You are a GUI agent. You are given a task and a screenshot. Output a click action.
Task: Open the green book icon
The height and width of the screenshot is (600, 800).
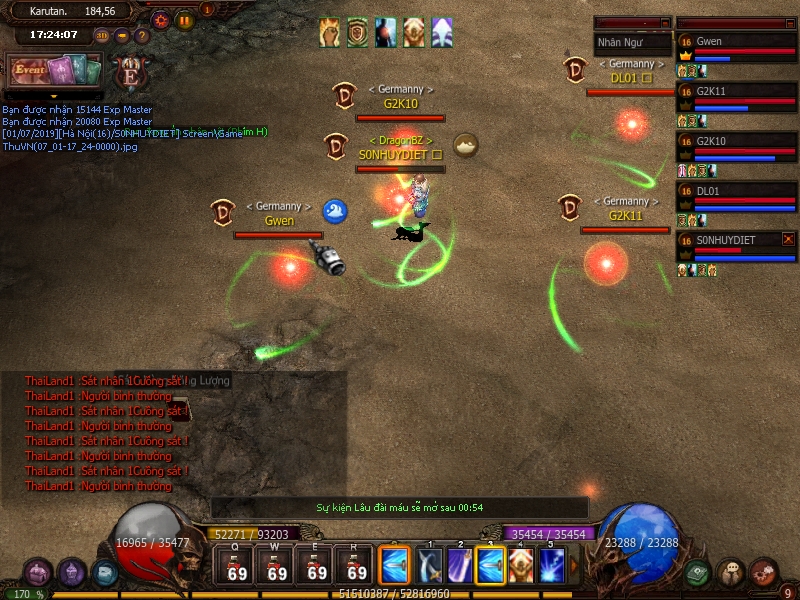click(698, 573)
